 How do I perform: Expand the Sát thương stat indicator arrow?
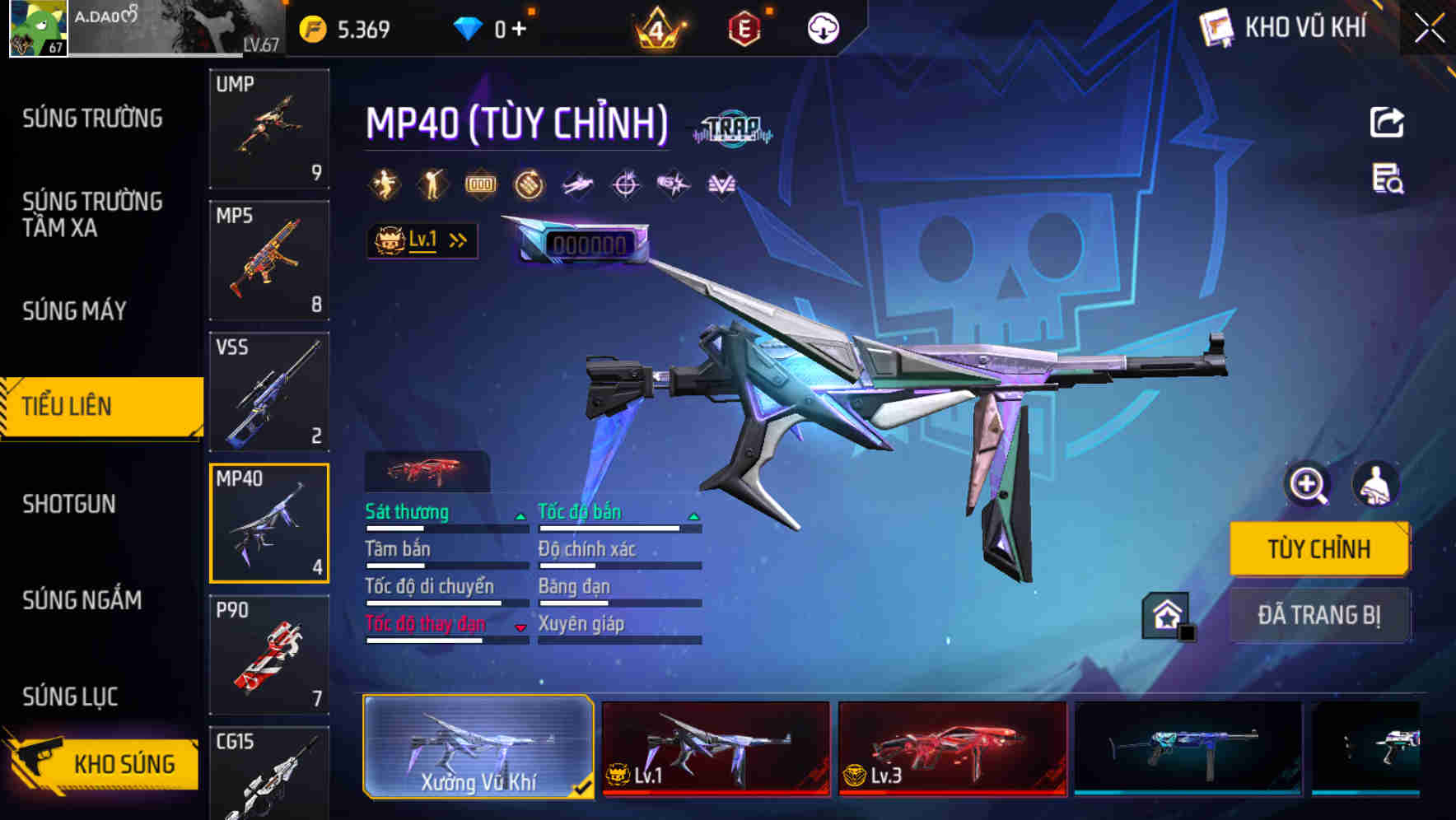pos(520,515)
